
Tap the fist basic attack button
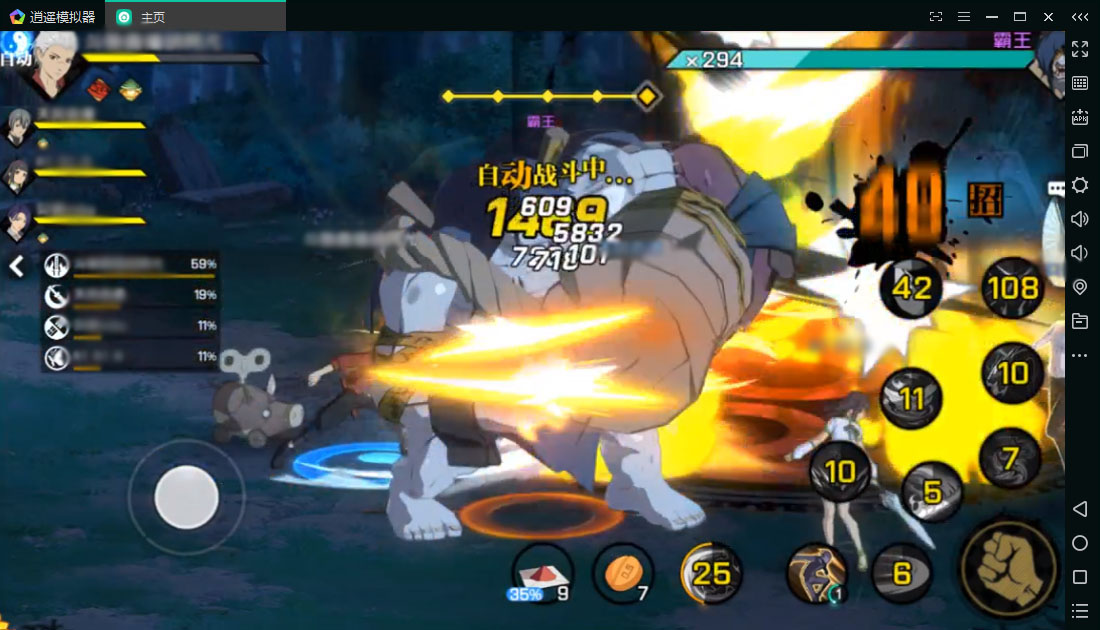[x=1007, y=567]
